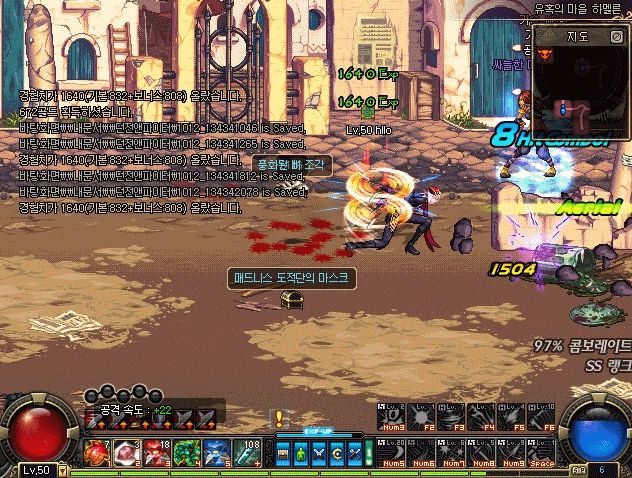Use the blade item with 108 count
Image resolution: width=632 pixels, height=478 pixels.
point(247,453)
